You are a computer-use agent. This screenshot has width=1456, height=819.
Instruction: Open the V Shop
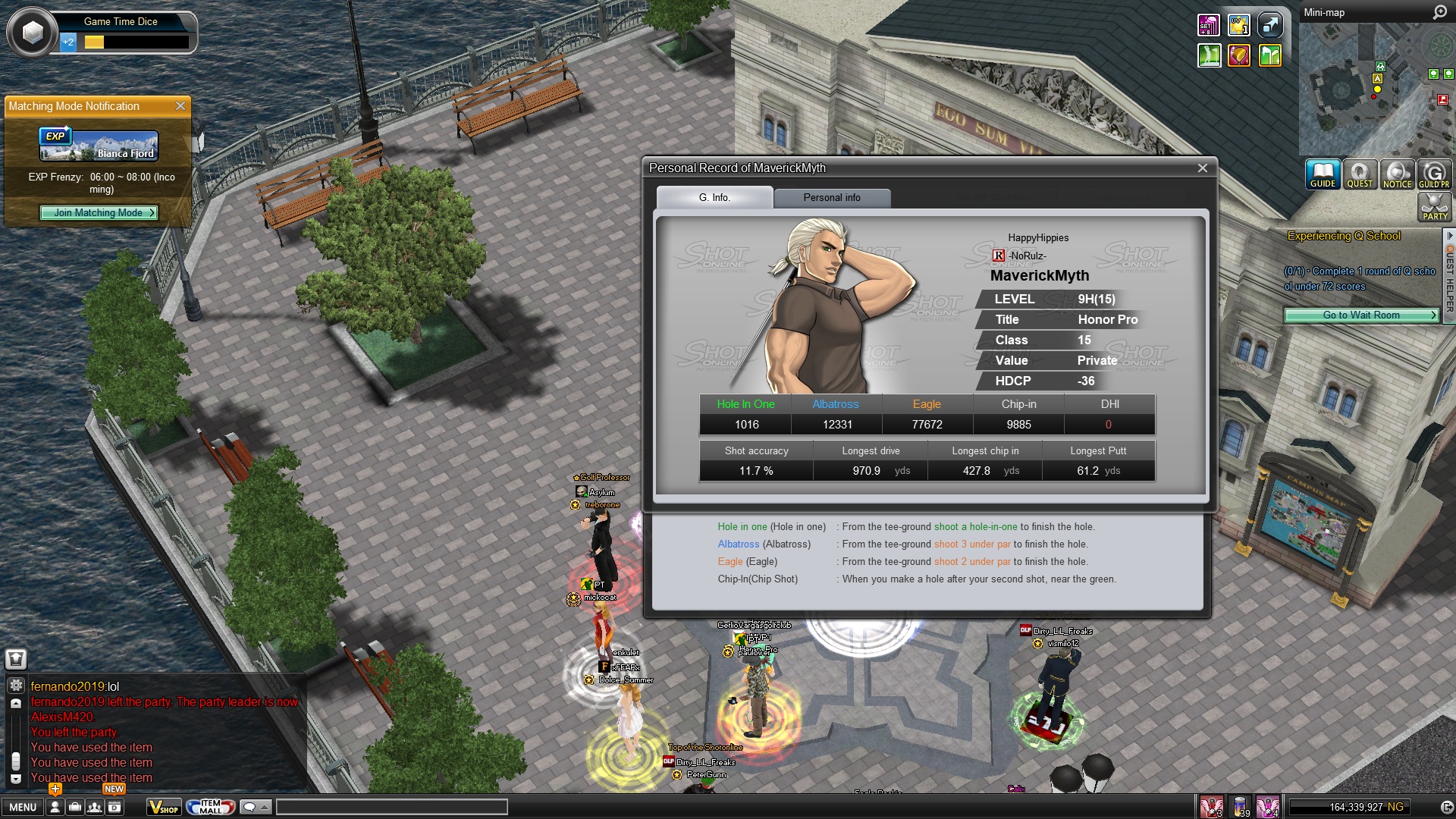point(164,808)
